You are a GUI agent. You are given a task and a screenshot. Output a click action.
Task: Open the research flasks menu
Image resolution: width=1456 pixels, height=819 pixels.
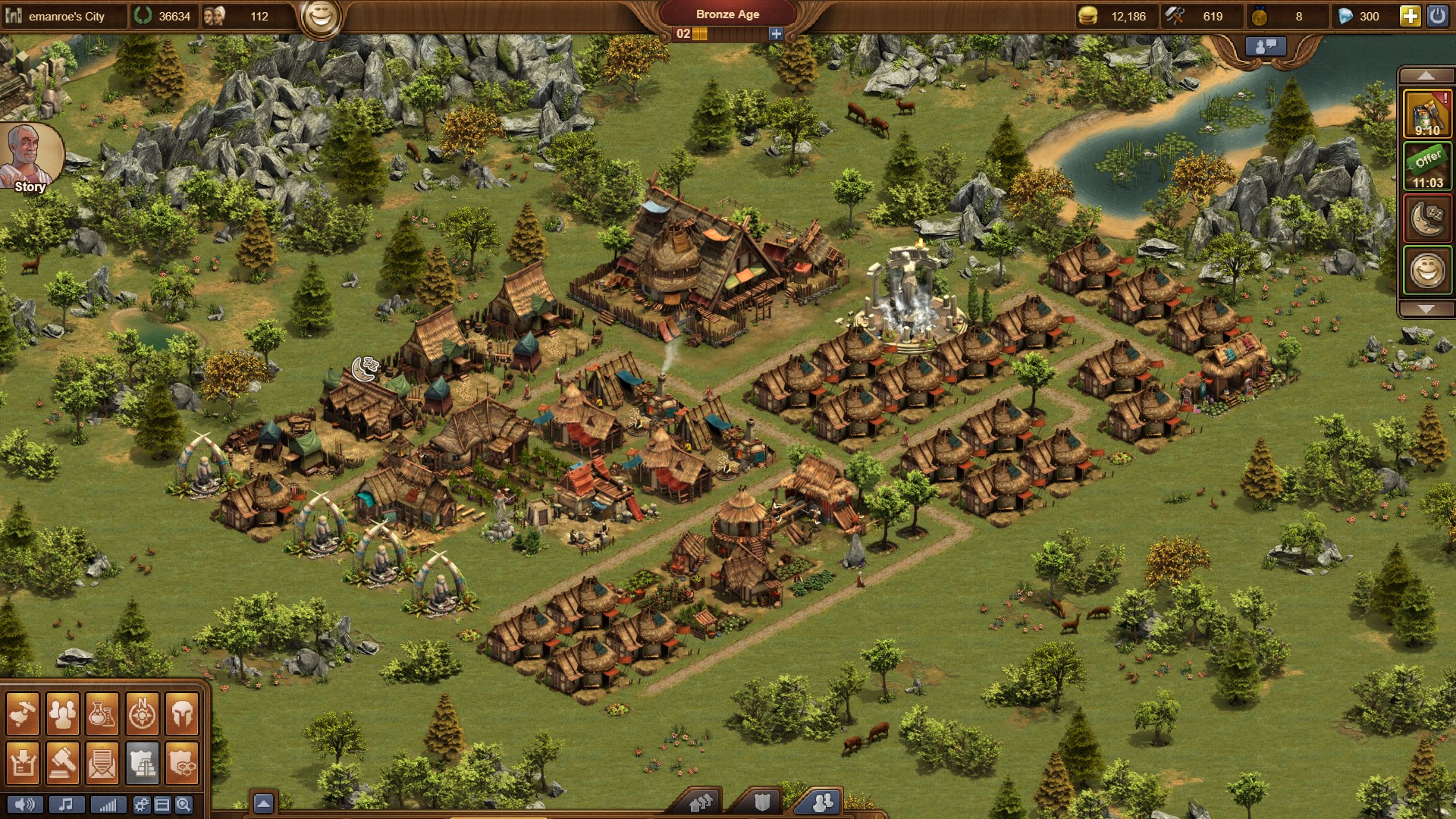102,714
